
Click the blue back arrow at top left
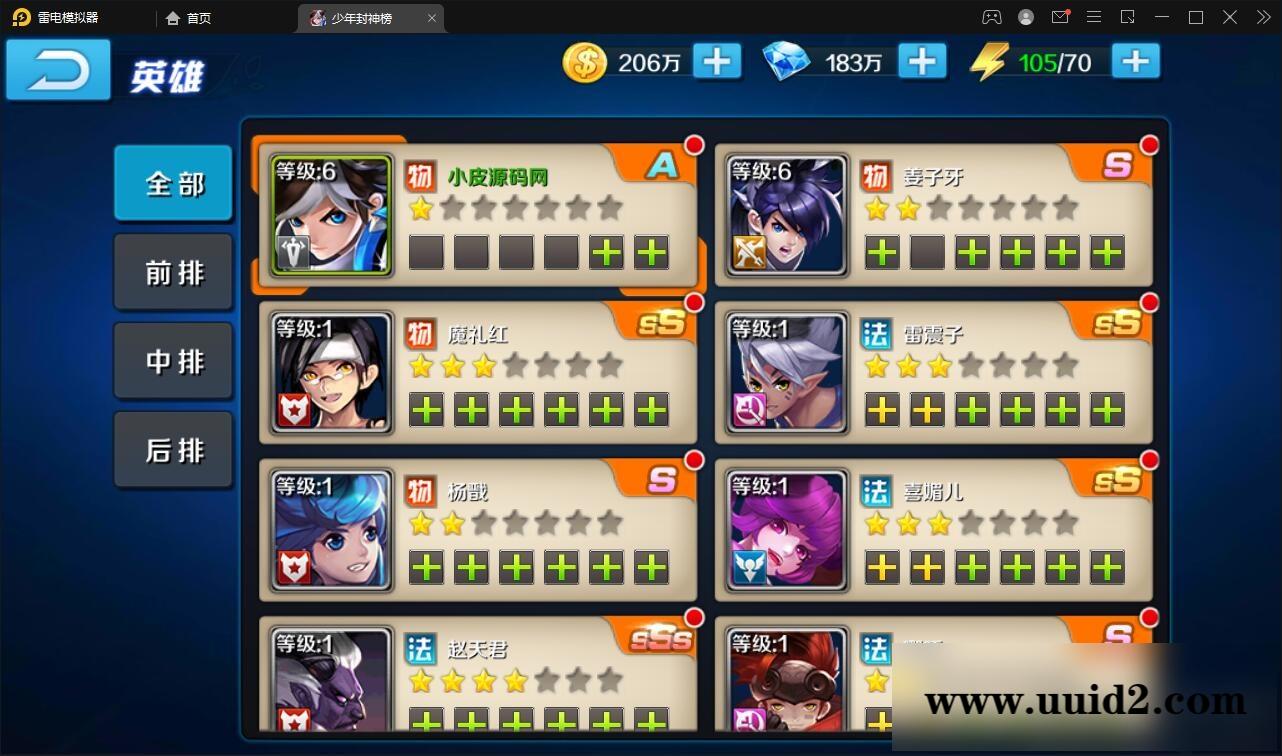[x=57, y=70]
